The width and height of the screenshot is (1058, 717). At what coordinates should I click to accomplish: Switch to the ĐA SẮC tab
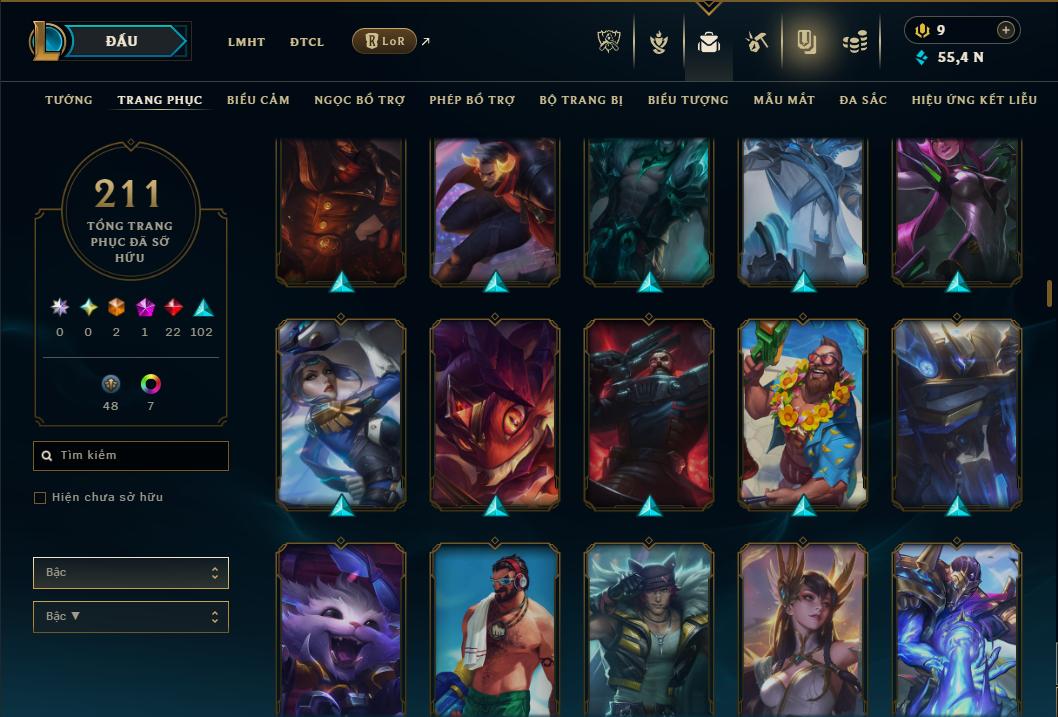(x=863, y=100)
